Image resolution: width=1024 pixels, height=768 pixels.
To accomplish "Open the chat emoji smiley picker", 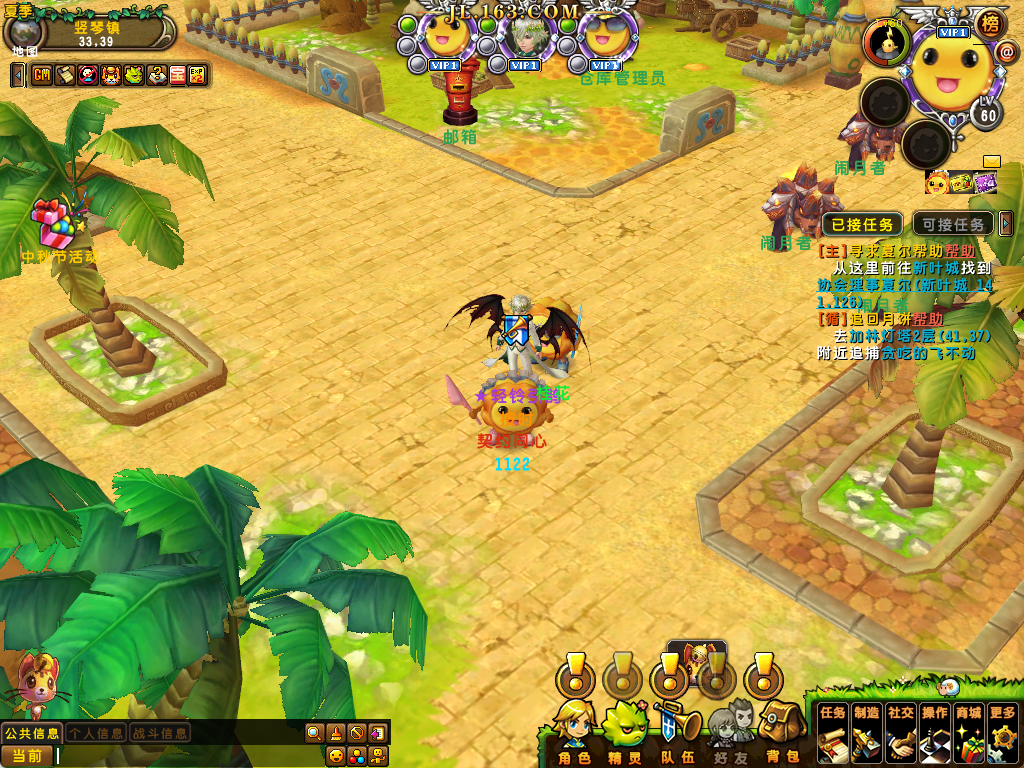I will coord(336,755).
